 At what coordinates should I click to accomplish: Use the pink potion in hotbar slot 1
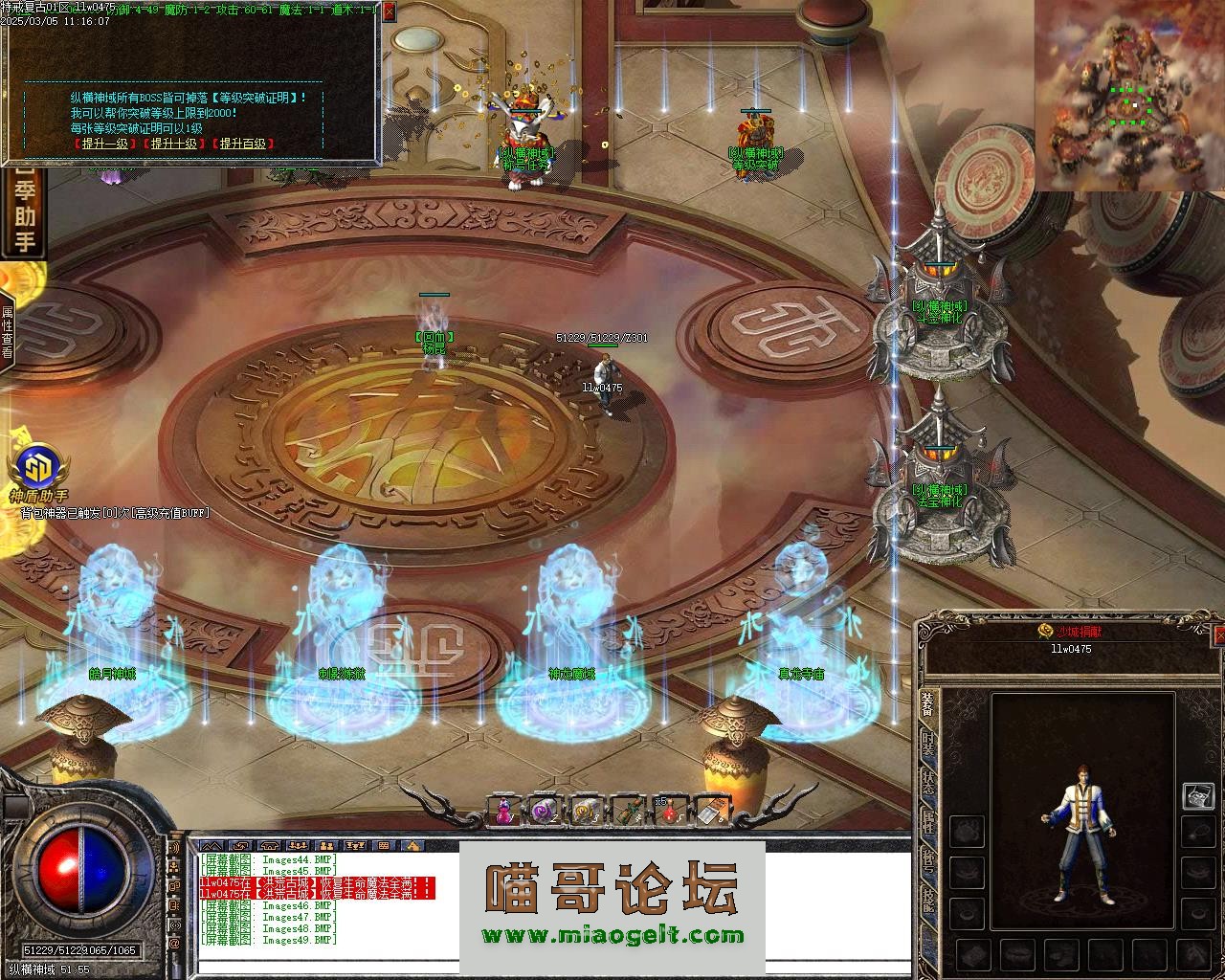tap(504, 811)
